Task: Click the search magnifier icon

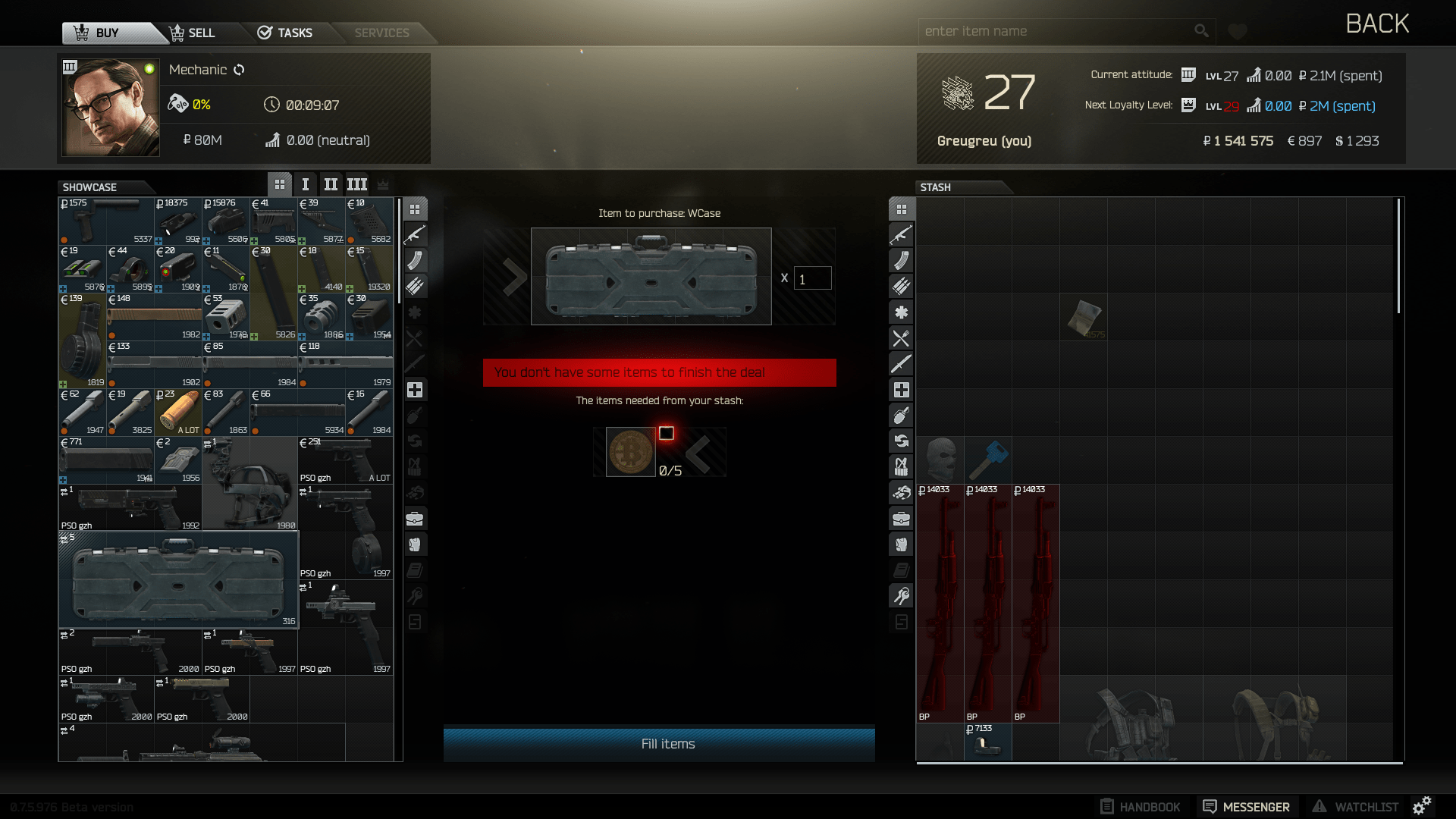Action: point(1201,30)
